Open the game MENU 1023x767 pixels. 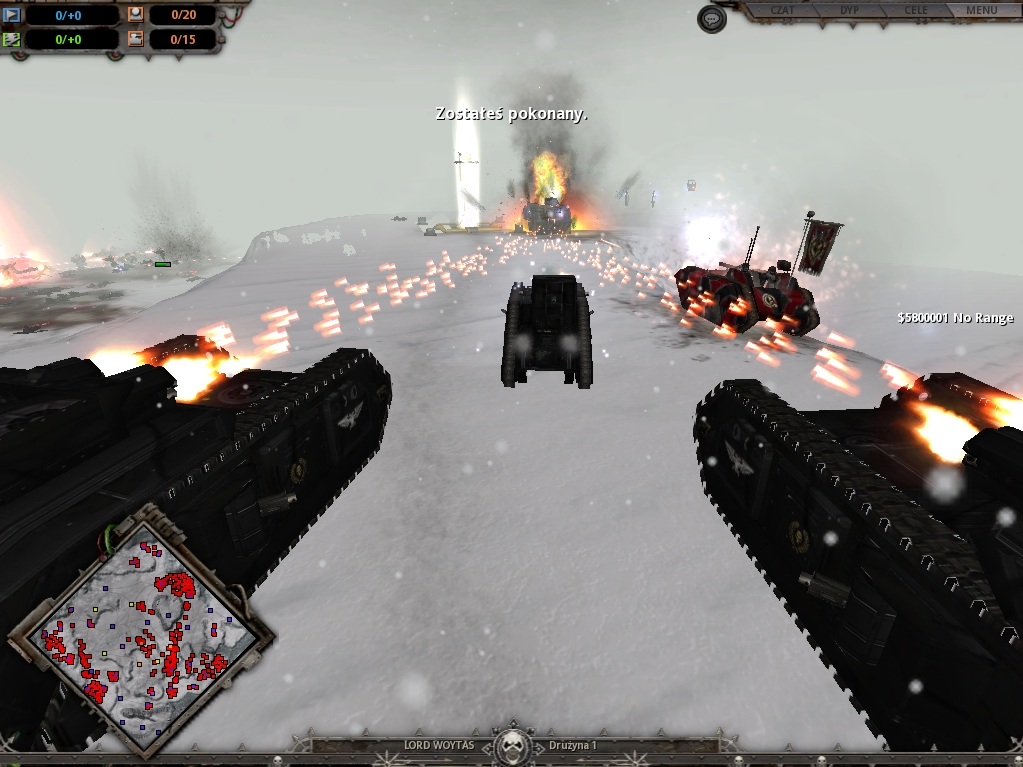coord(981,11)
